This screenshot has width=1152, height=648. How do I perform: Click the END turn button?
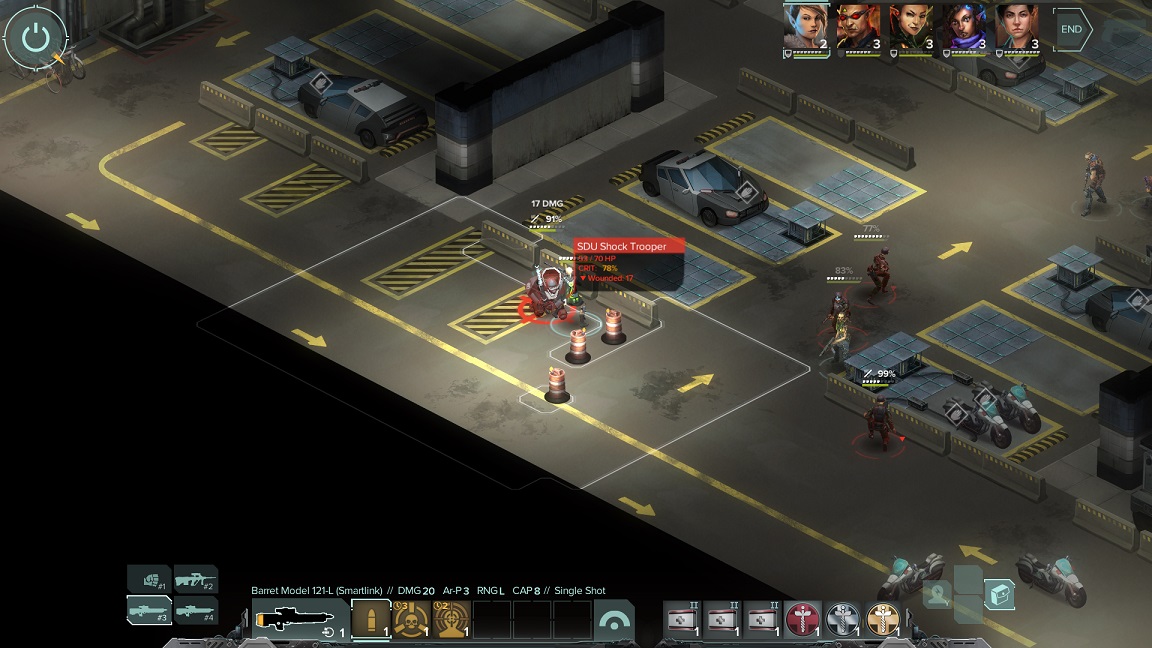click(1072, 30)
